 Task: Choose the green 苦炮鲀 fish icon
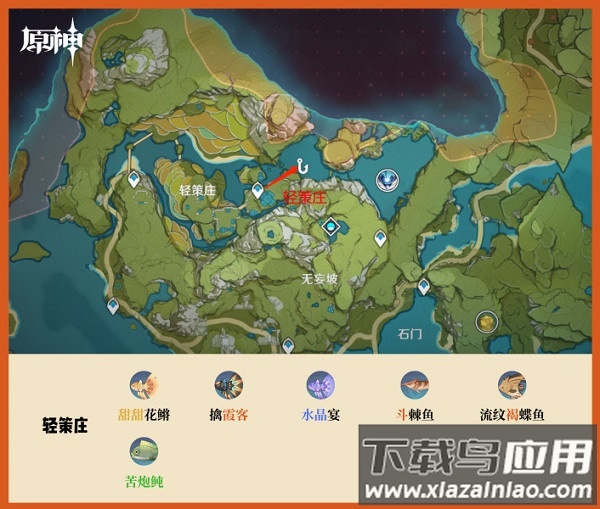coord(145,451)
